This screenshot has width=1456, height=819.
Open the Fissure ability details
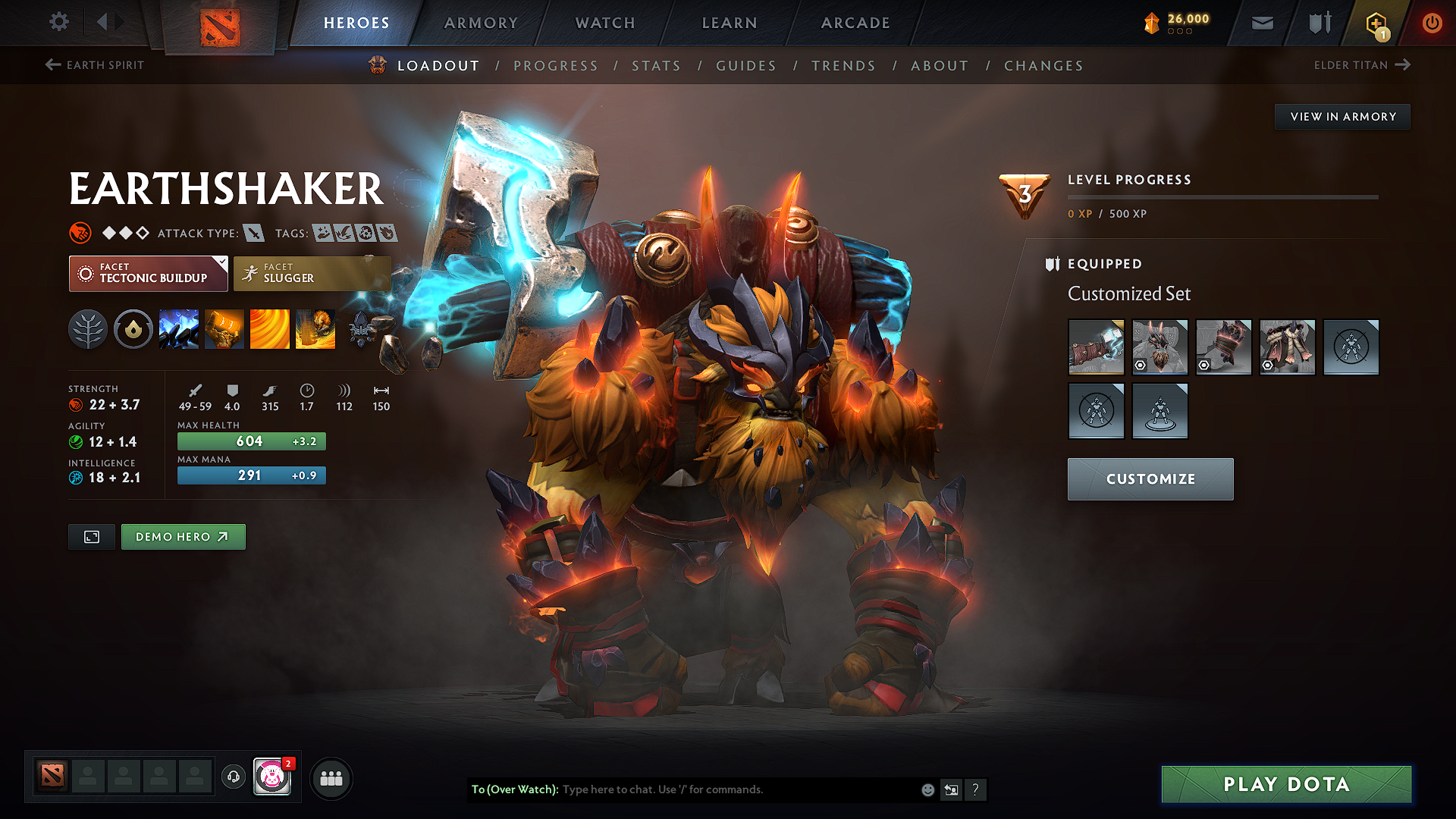[x=179, y=329]
